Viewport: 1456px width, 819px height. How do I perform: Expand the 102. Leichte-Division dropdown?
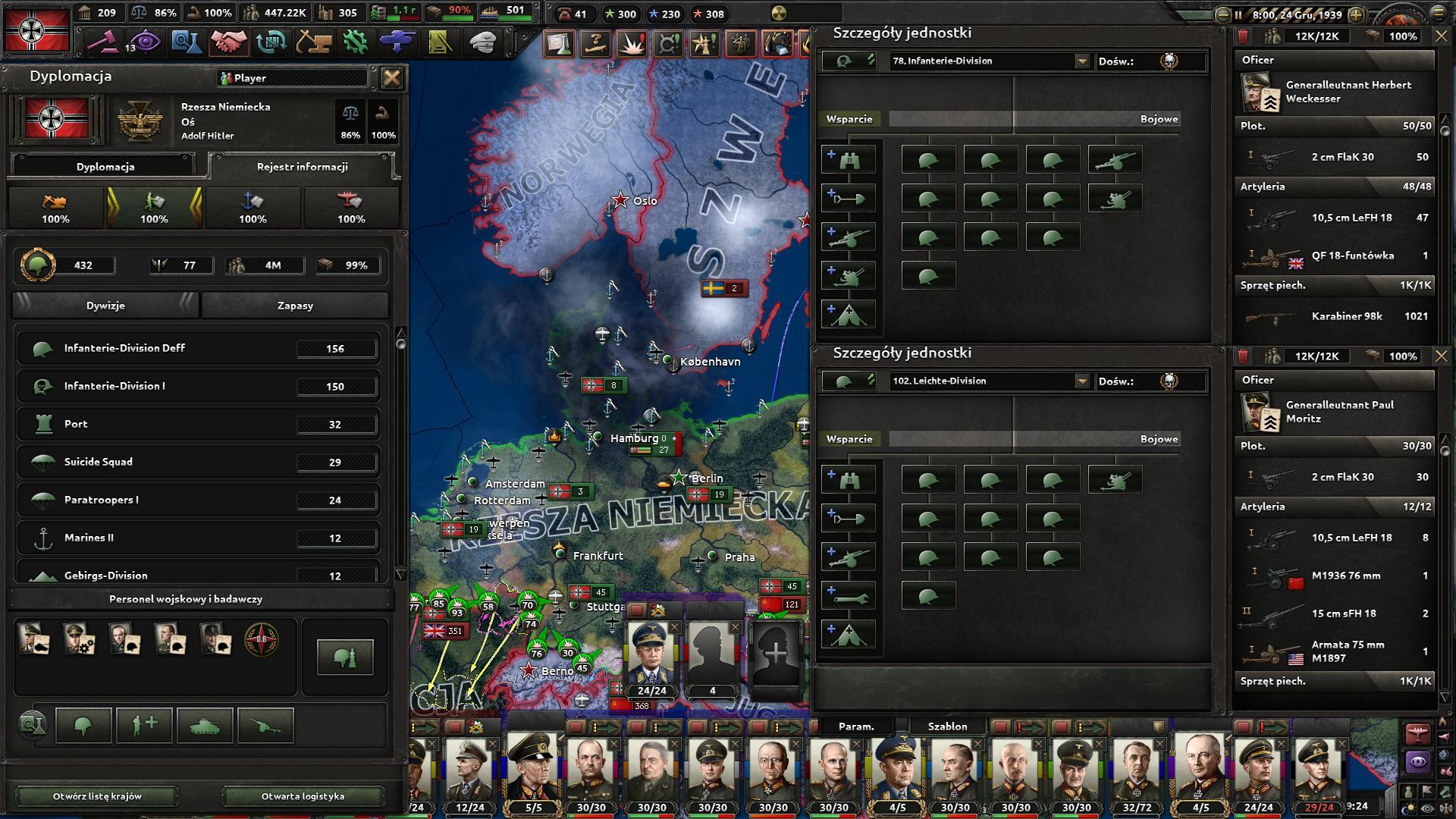click(1082, 381)
